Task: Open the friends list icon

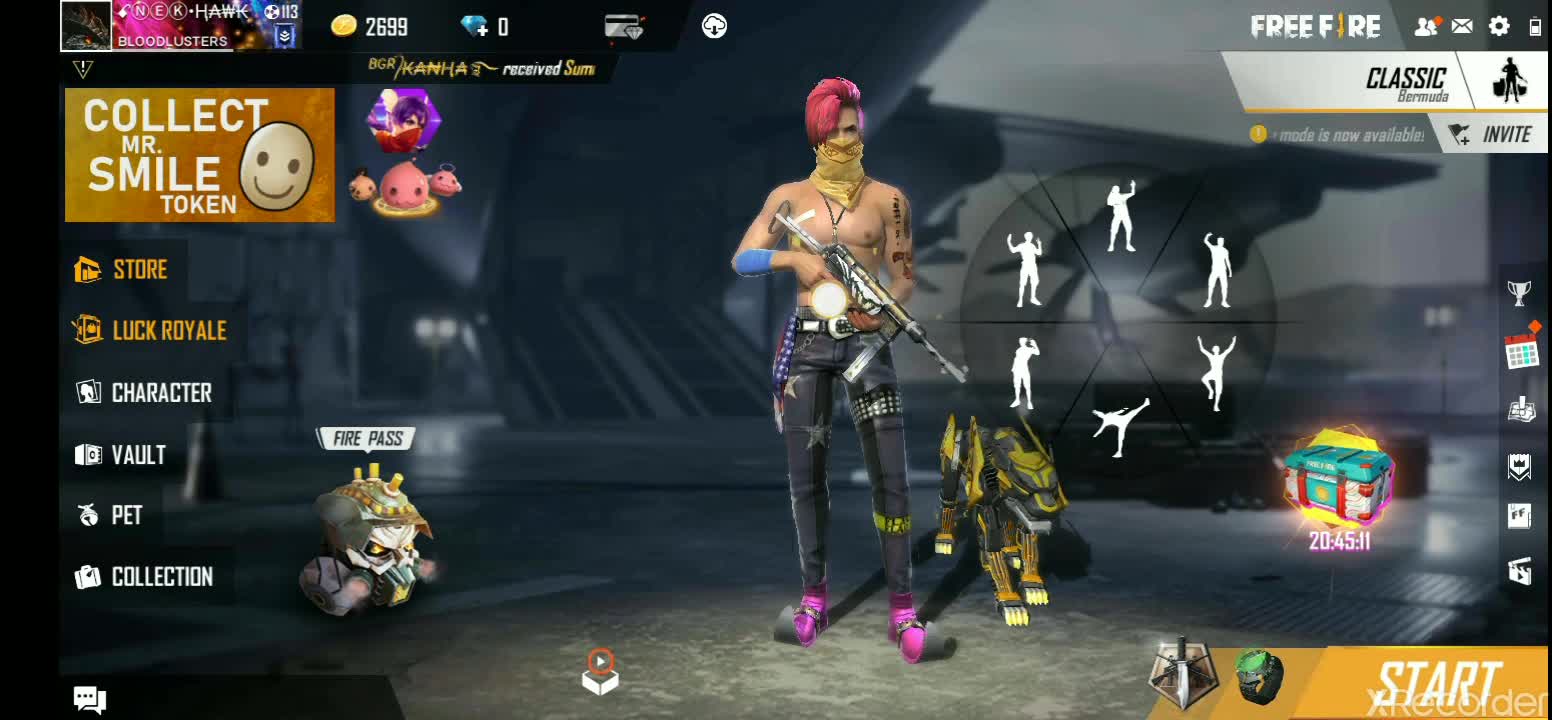Action: pyautogui.click(x=1426, y=27)
